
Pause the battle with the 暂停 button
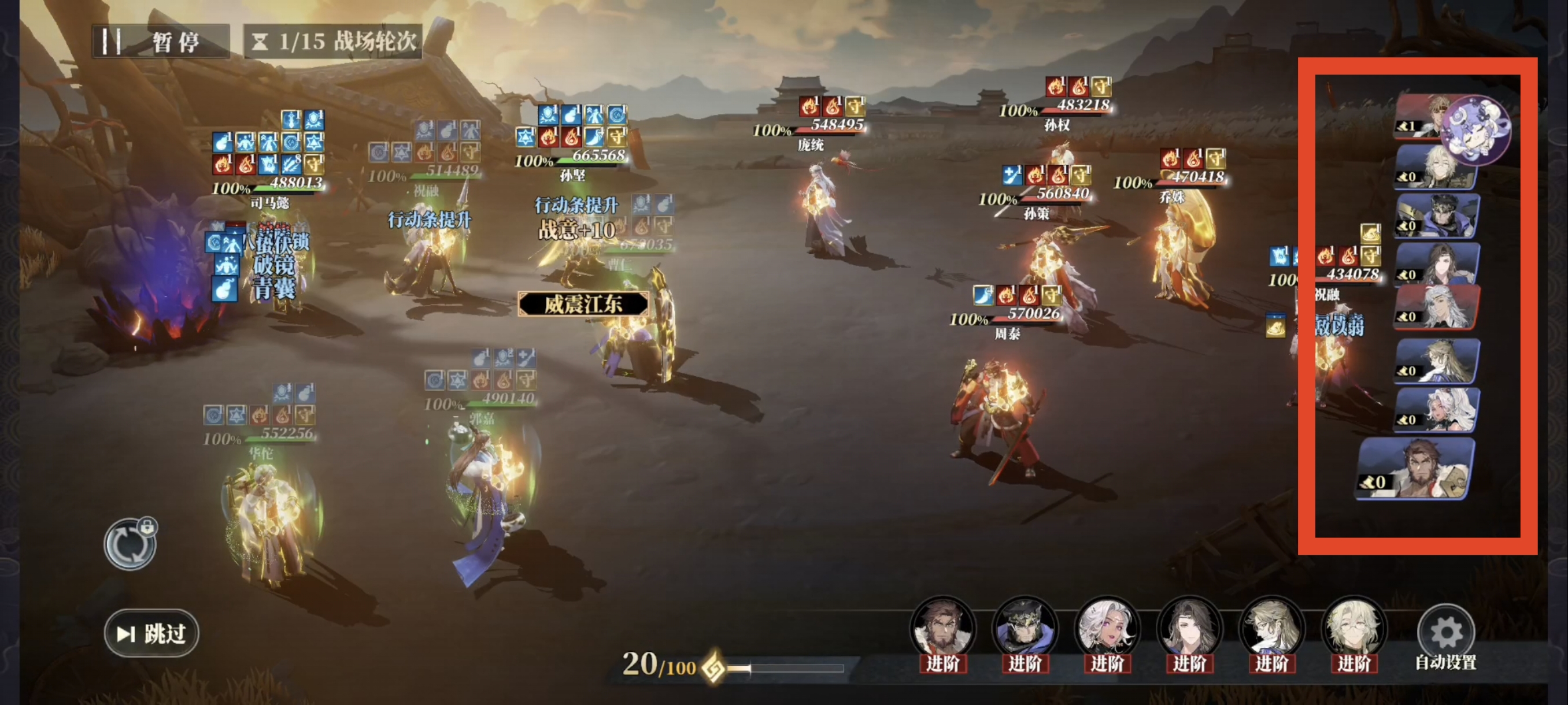161,42
